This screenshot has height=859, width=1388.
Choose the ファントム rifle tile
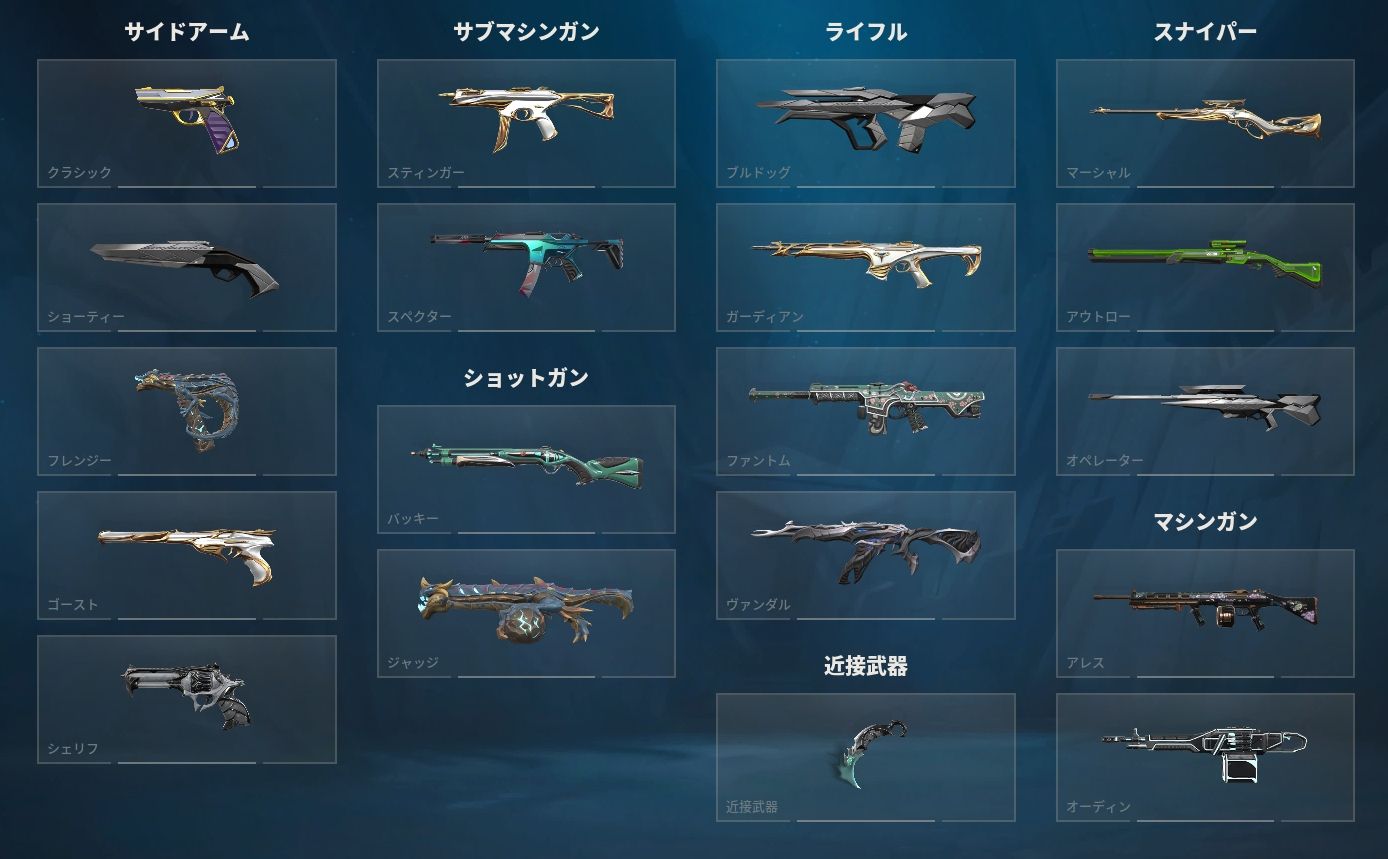(866, 411)
